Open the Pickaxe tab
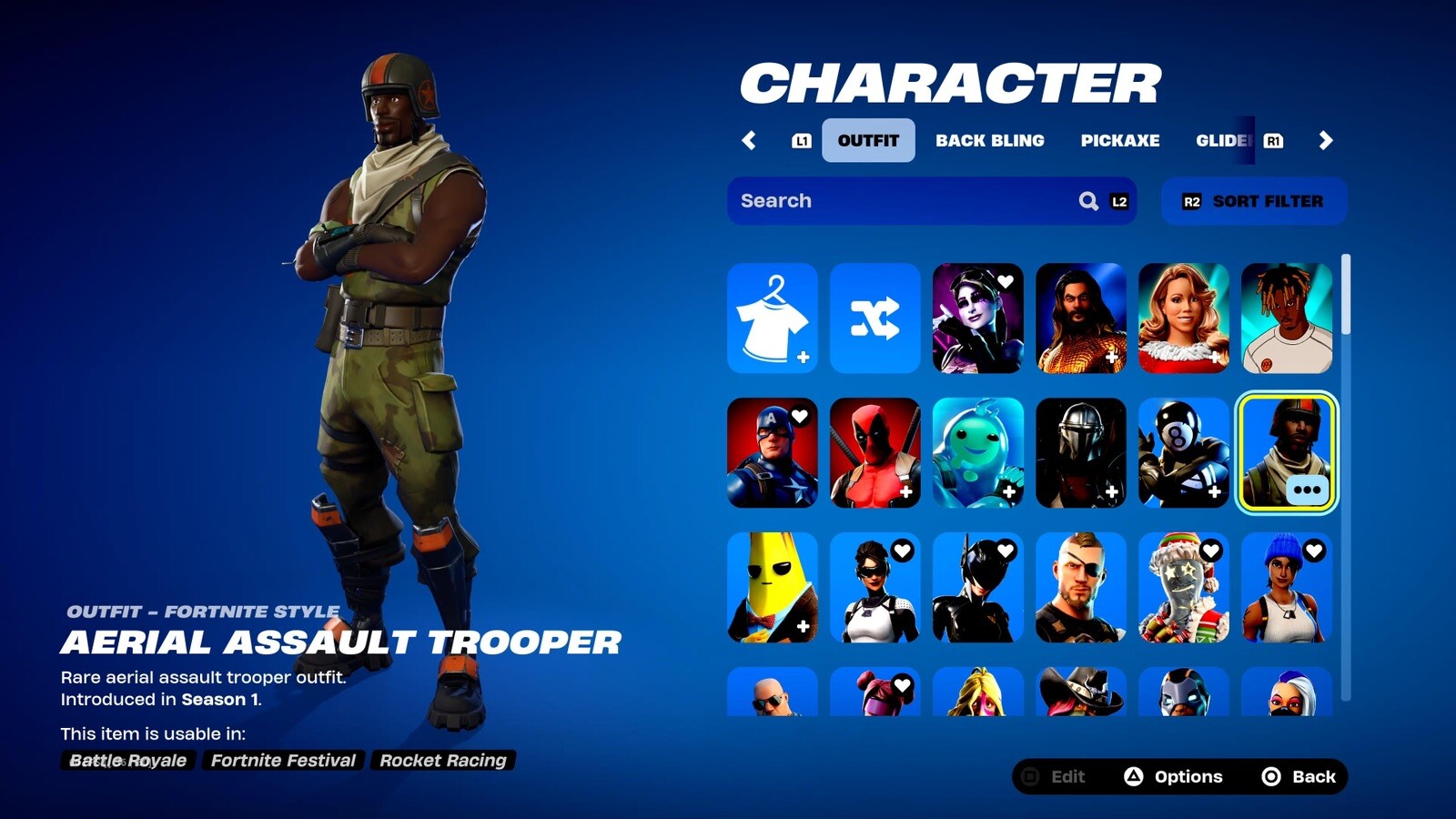Viewport: 1456px width, 819px height. click(1120, 140)
